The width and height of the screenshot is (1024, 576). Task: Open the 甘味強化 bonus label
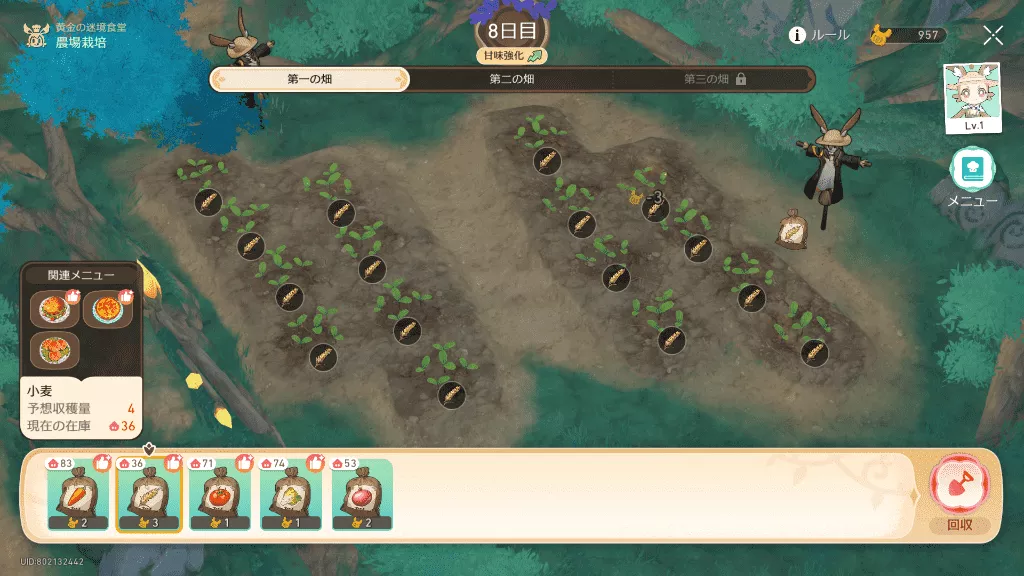(x=511, y=56)
